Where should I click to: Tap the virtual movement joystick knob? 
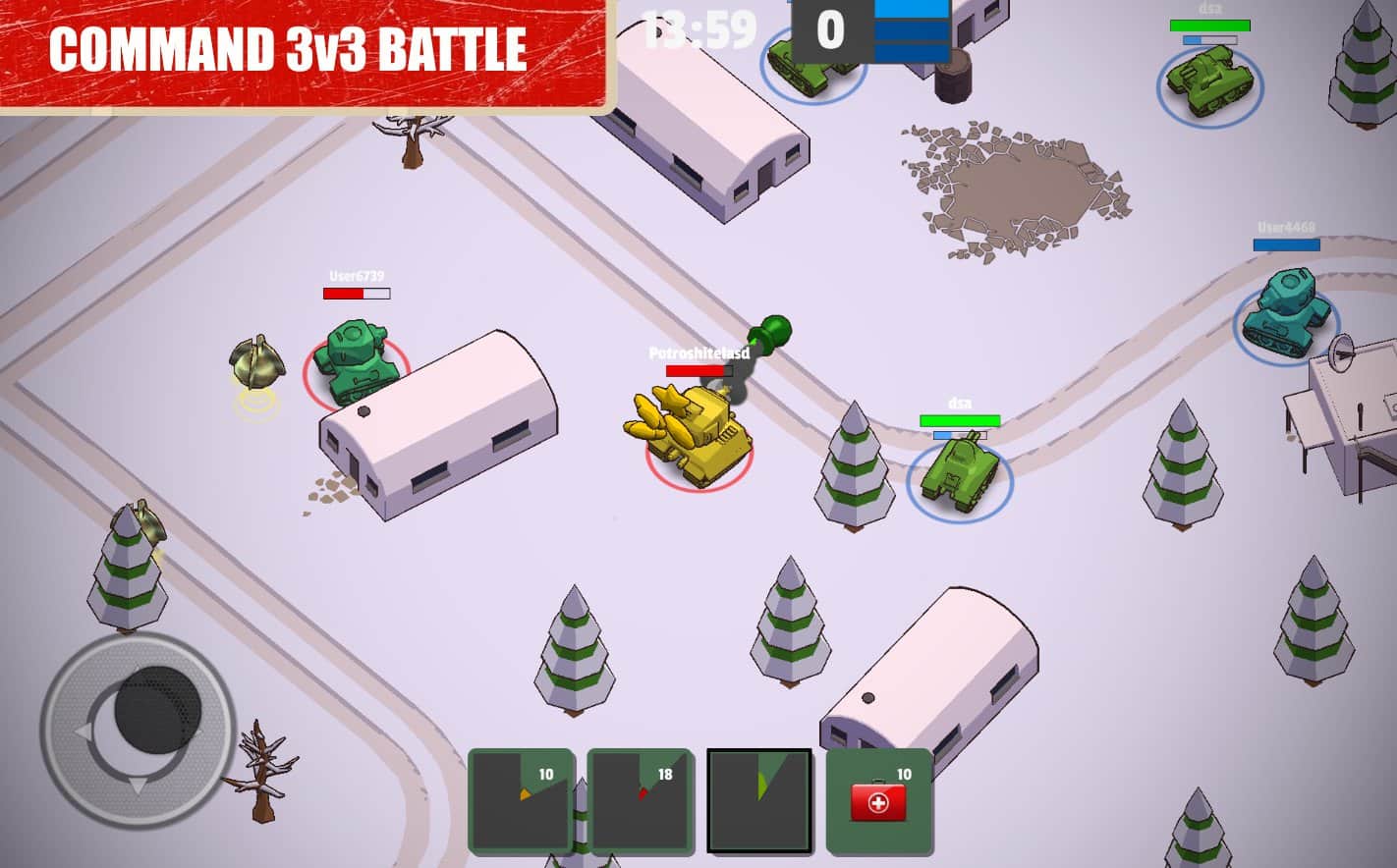pos(157,709)
